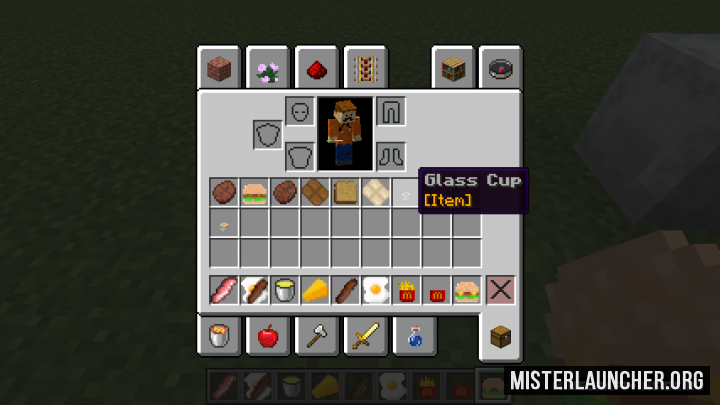Open the compass Search Items tab
The height and width of the screenshot is (405, 720).
(x=500, y=69)
